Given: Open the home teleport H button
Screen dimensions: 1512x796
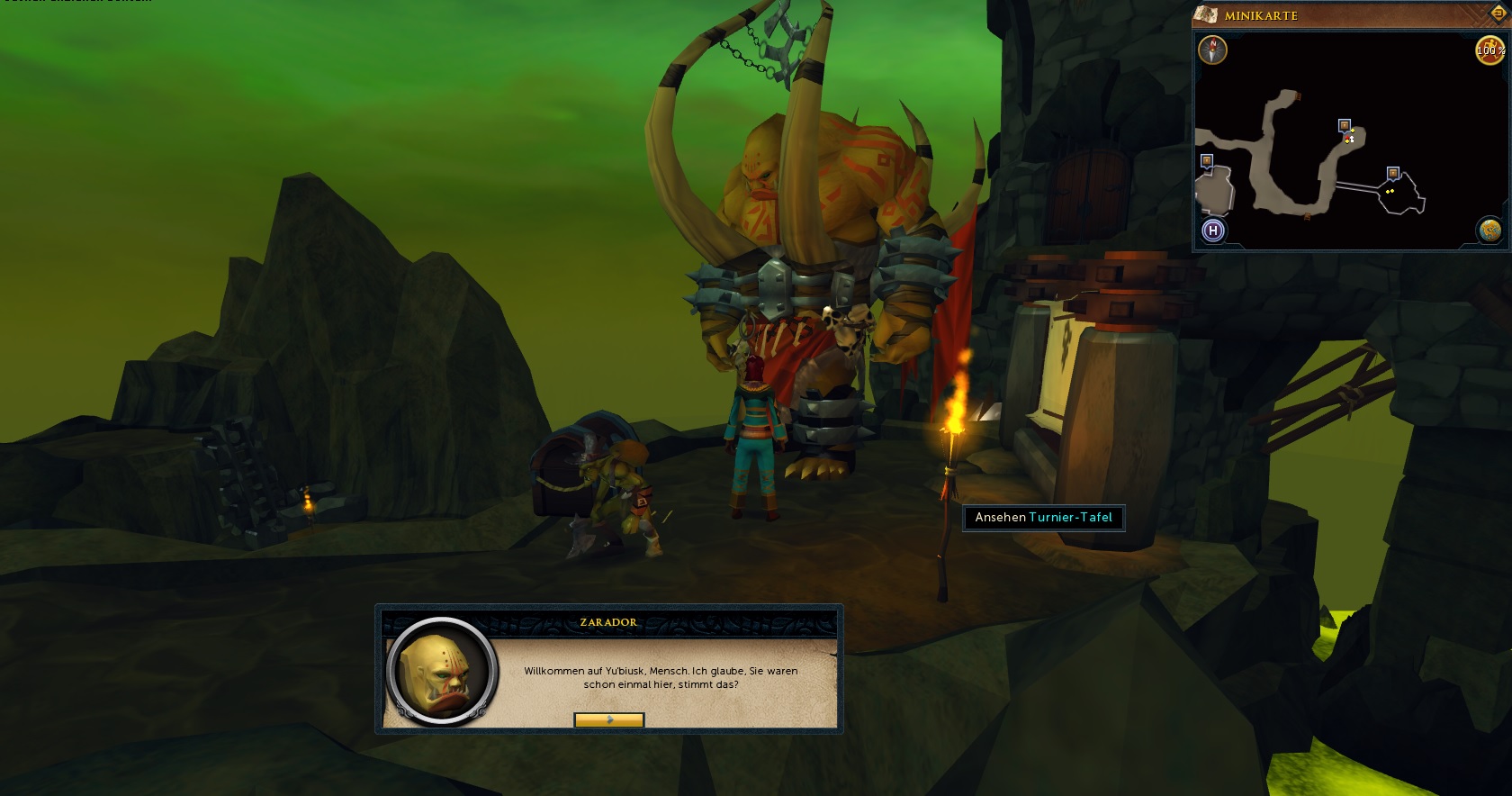Looking at the screenshot, I should coord(1212,231).
